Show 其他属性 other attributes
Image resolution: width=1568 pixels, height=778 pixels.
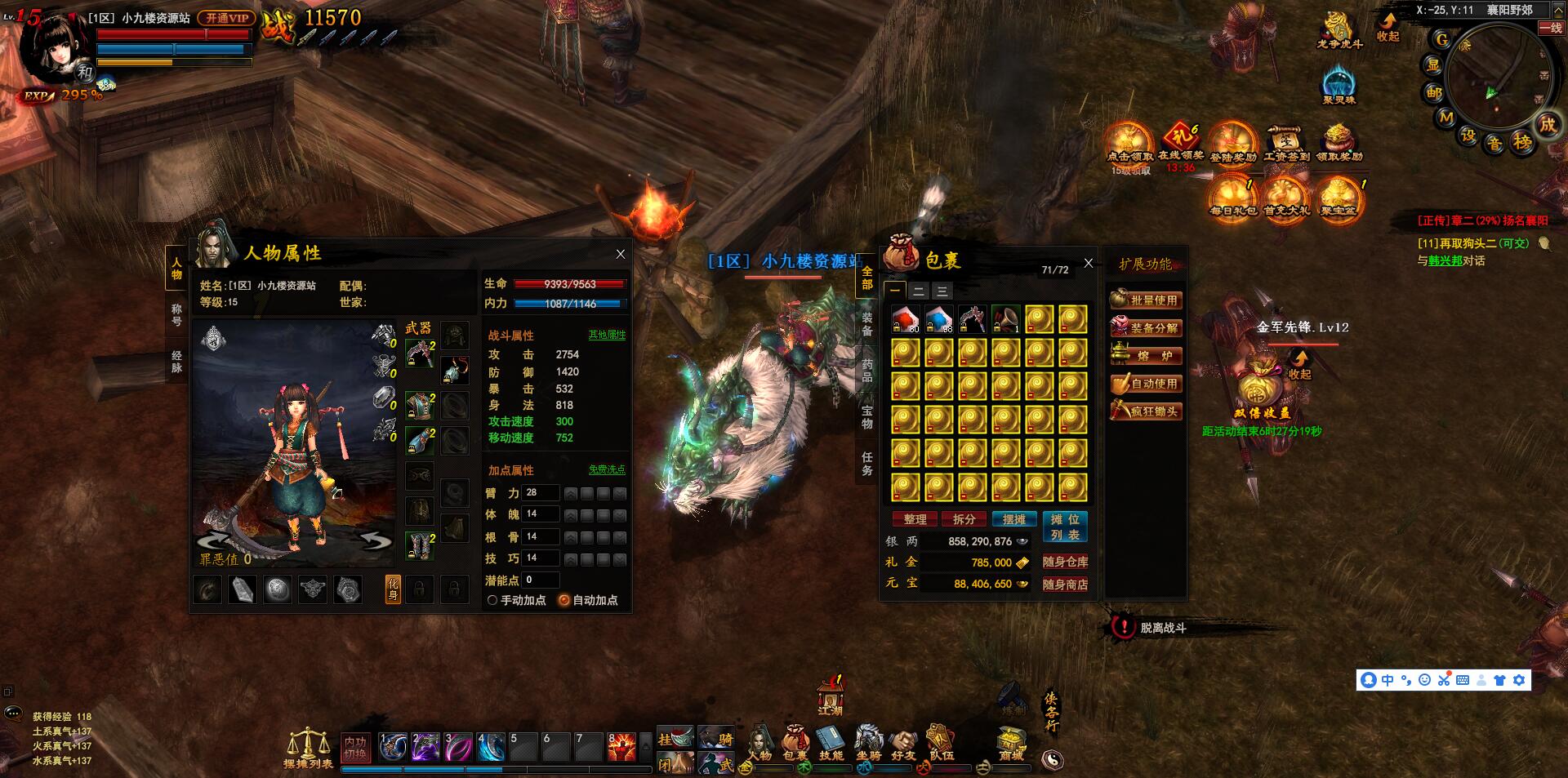607,335
